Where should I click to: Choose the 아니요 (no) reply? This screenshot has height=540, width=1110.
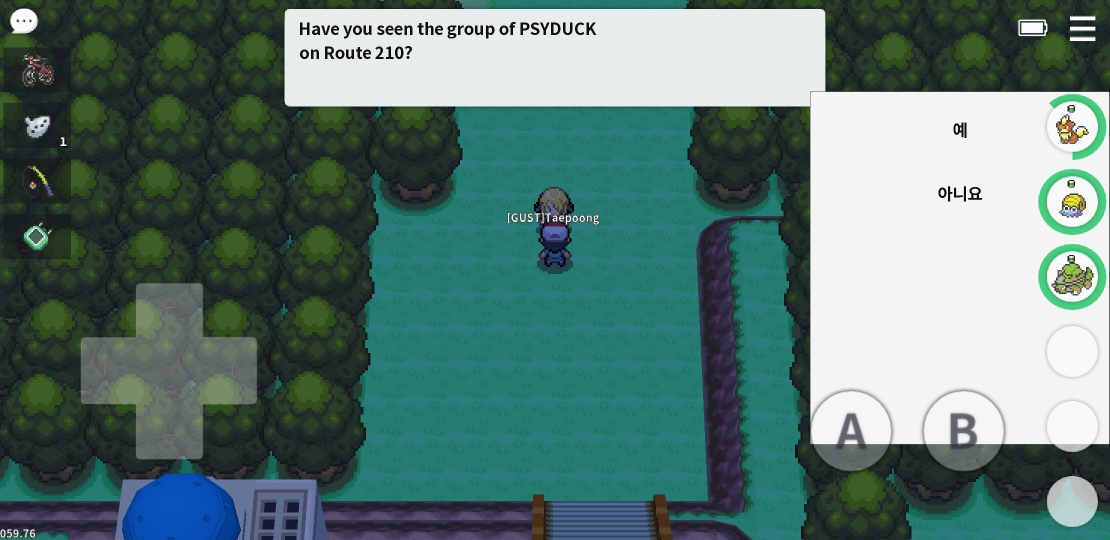[x=959, y=194]
